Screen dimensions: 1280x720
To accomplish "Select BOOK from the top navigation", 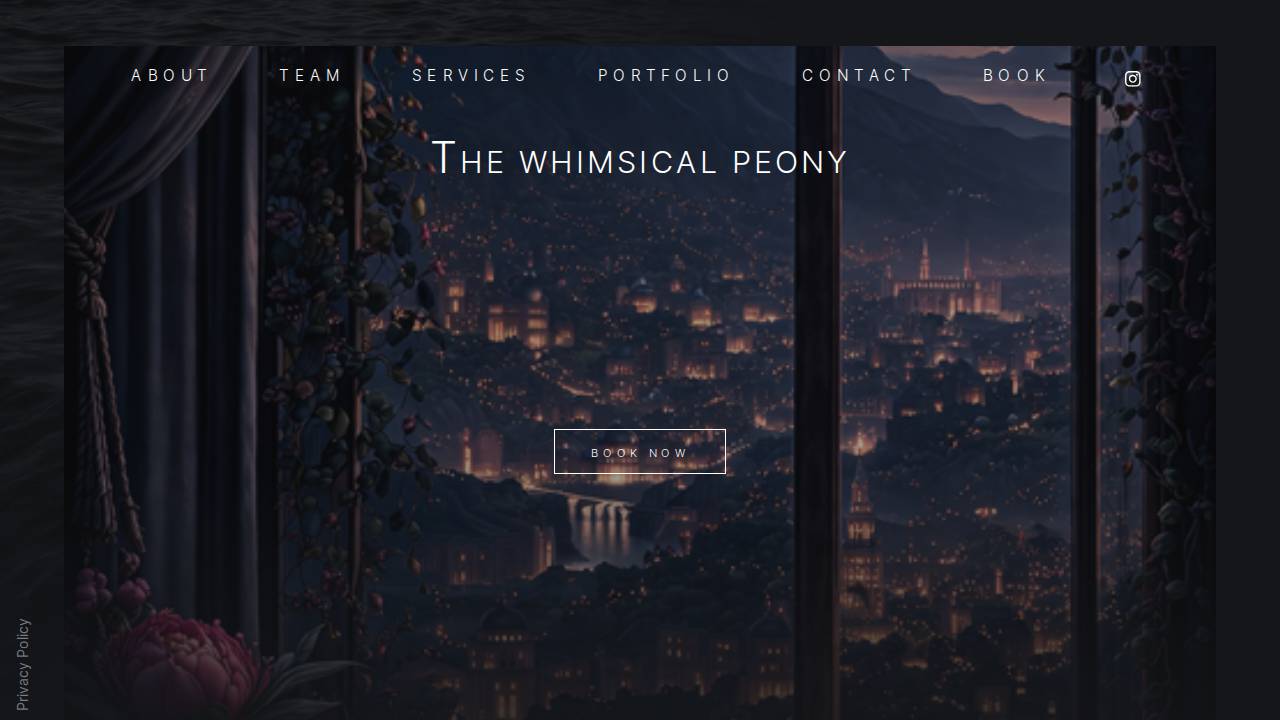I will (1015, 75).
